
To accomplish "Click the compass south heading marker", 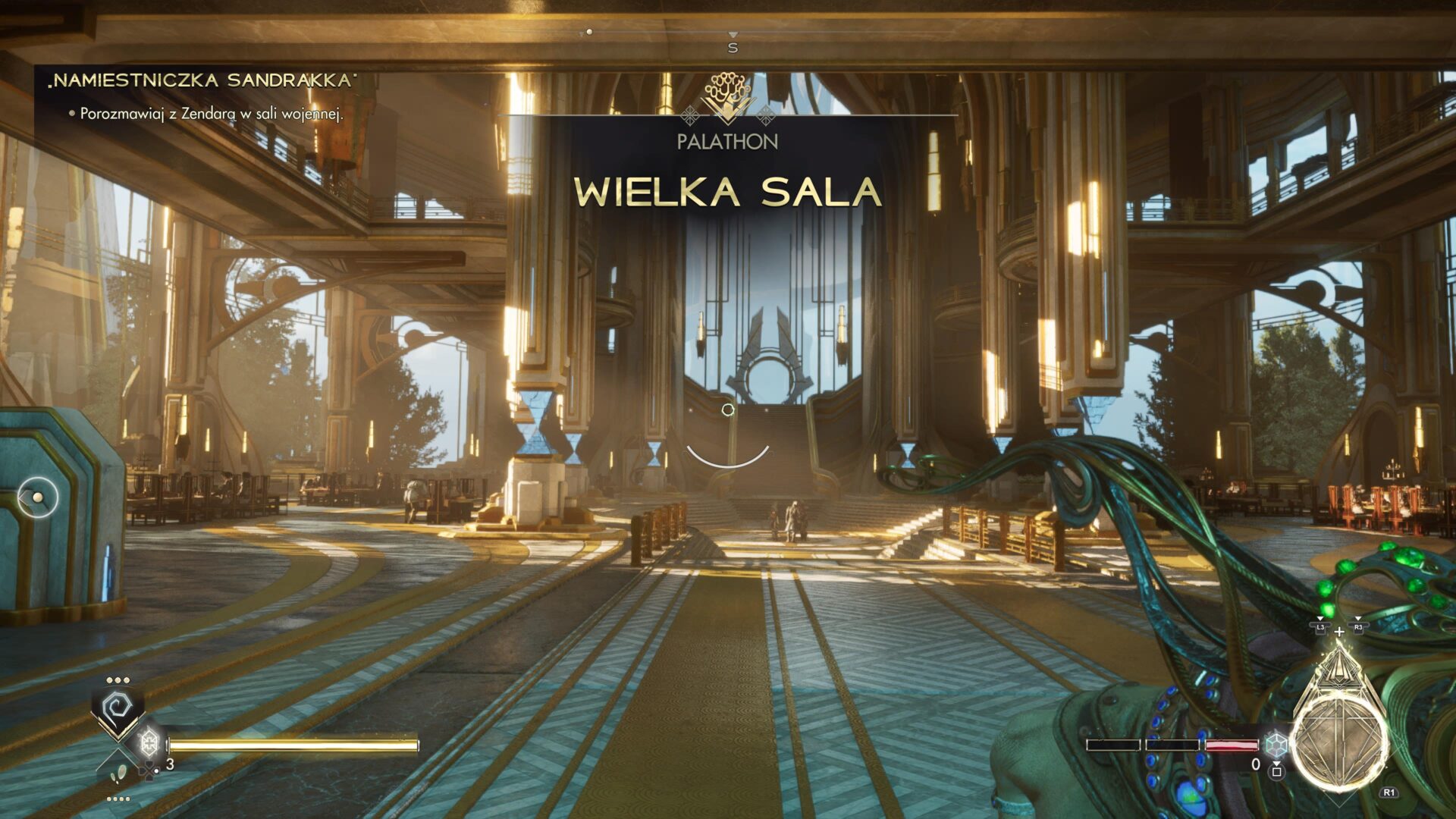I will [x=733, y=47].
